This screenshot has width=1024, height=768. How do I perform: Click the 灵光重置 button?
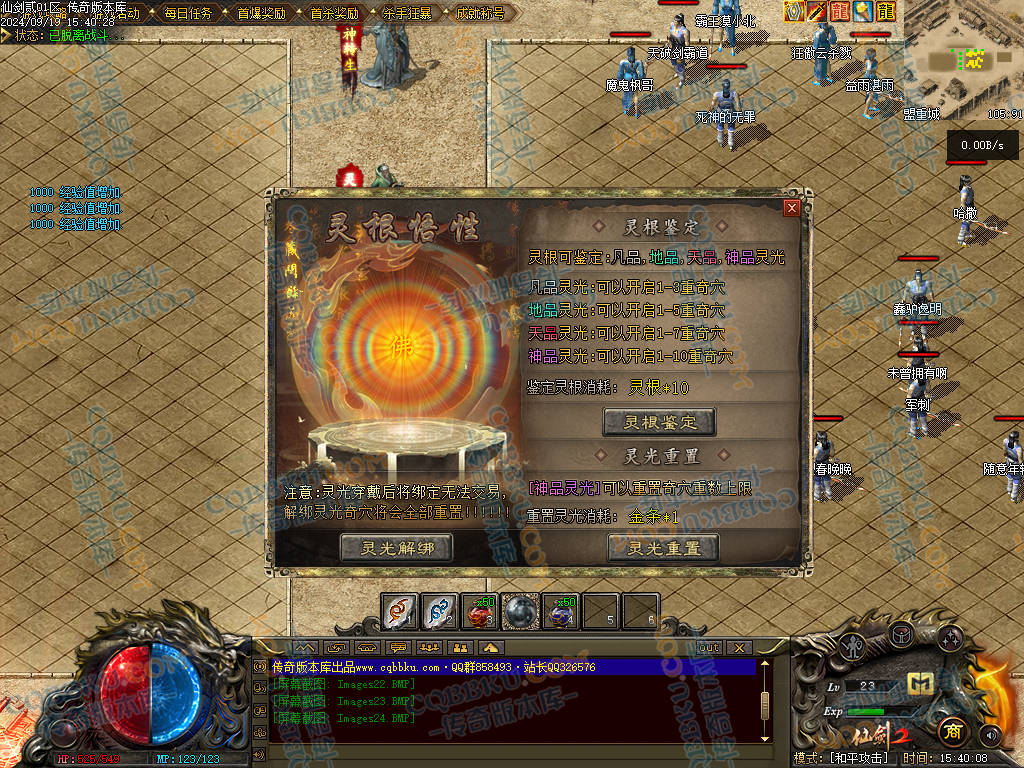[x=662, y=547]
